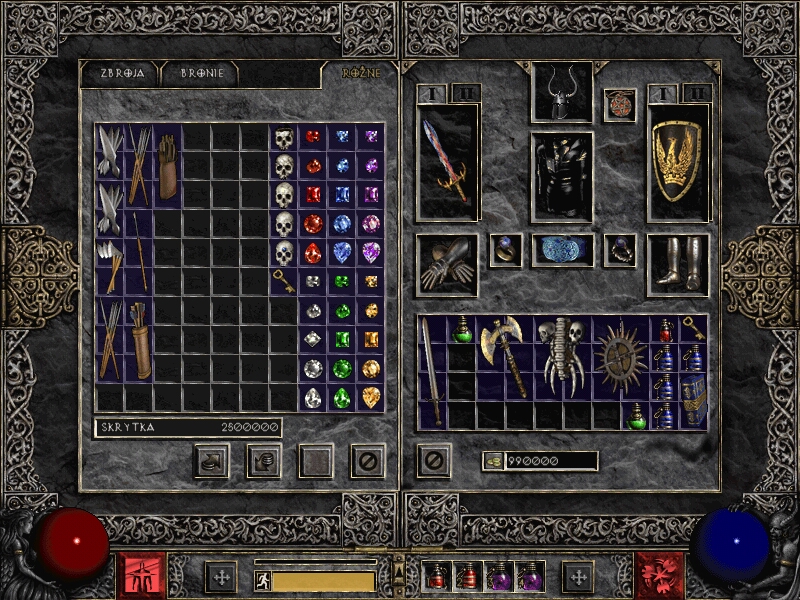
Task: Switch to the ZBROJA tab
Action: (x=118, y=73)
